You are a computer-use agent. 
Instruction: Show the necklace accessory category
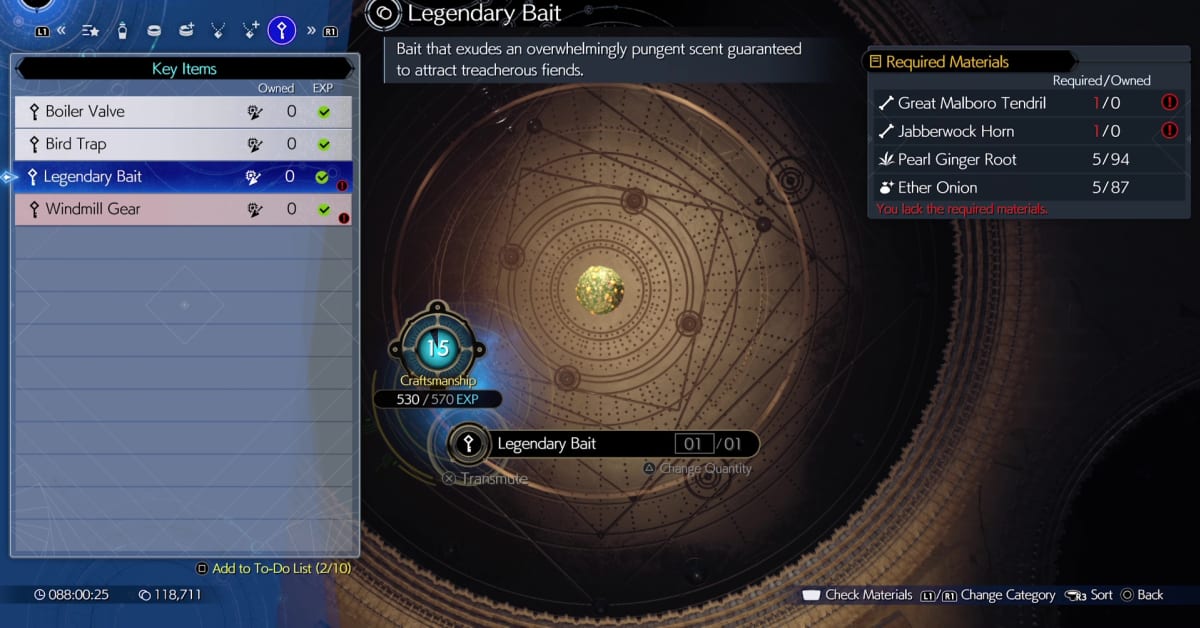tap(218, 30)
